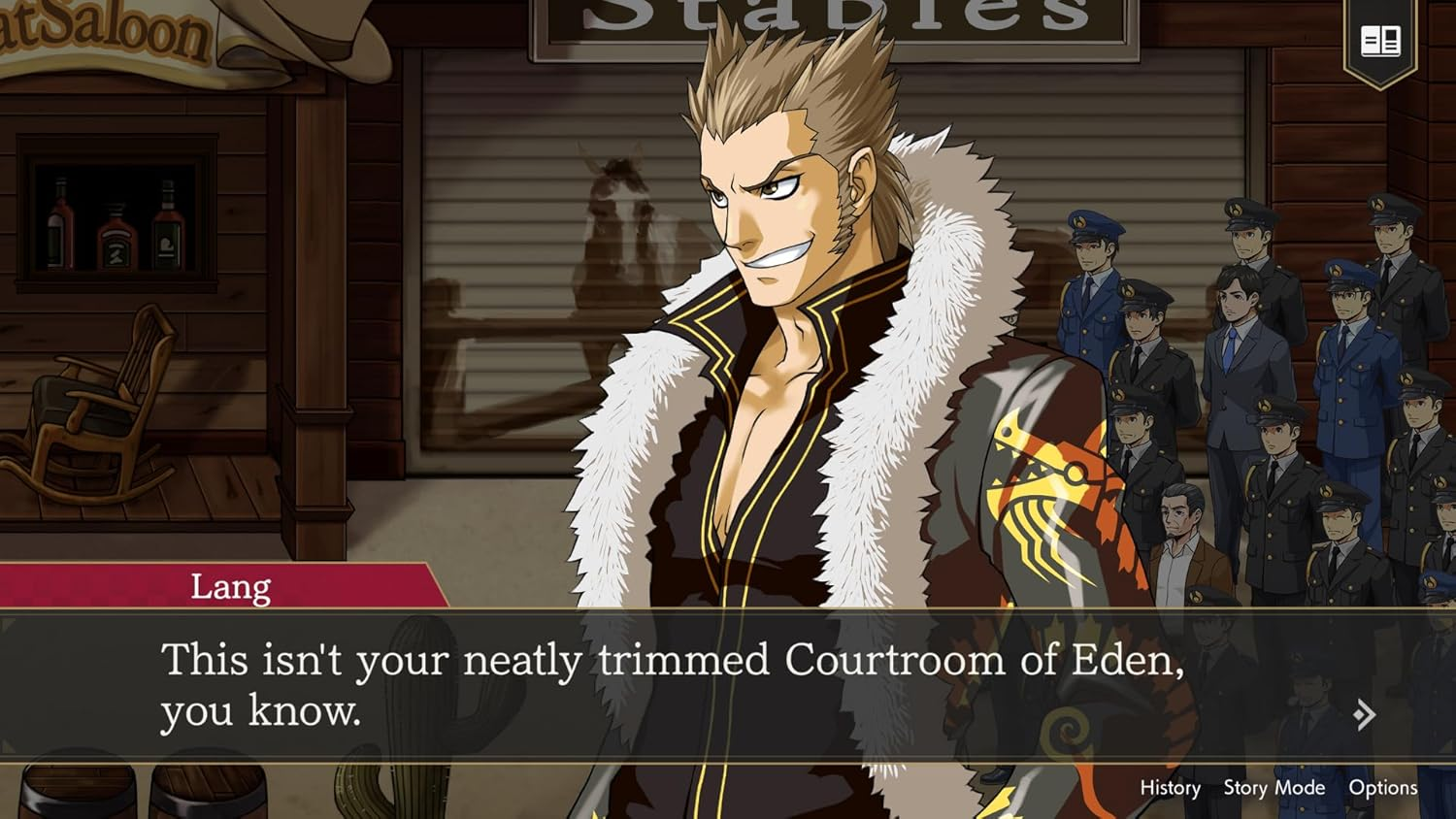Click the dialogue text box
This screenshot has height=819, width=1456.
click(679, 679)
